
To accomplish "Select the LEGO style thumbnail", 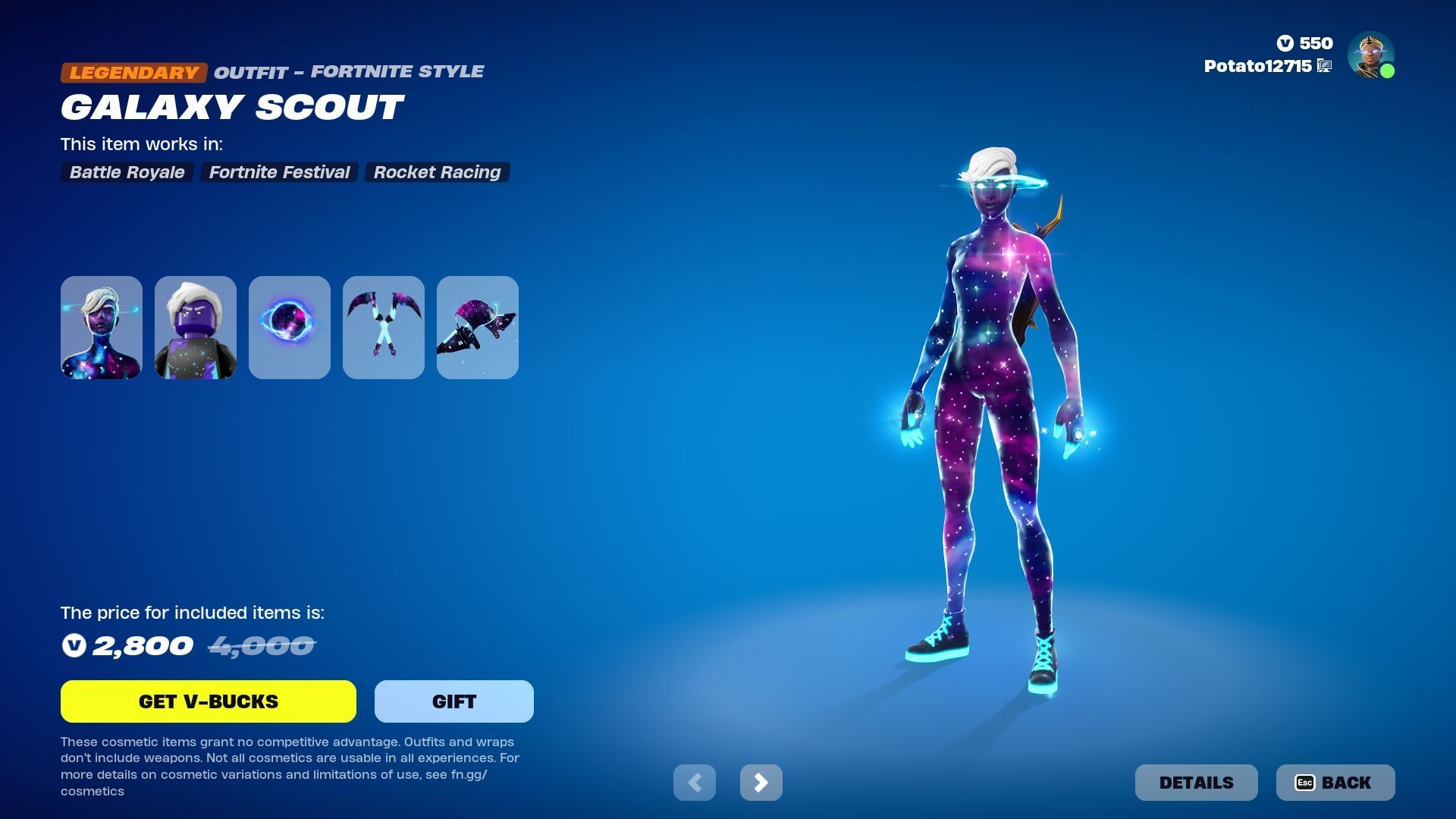I will click(x=195, y=327).
